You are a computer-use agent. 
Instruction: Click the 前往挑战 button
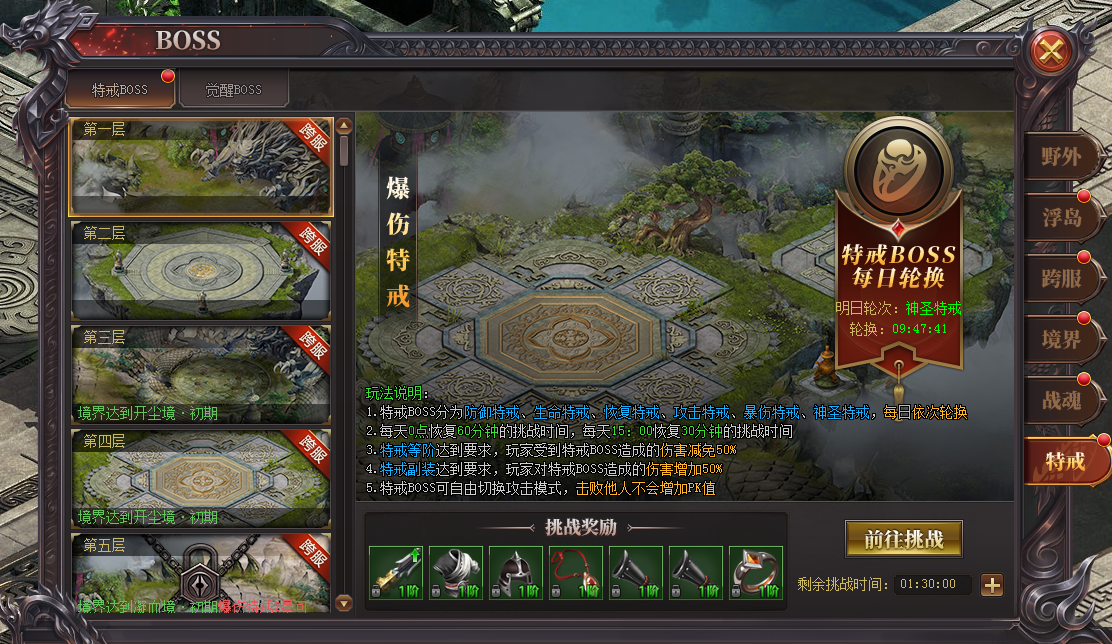coord(903,538)
